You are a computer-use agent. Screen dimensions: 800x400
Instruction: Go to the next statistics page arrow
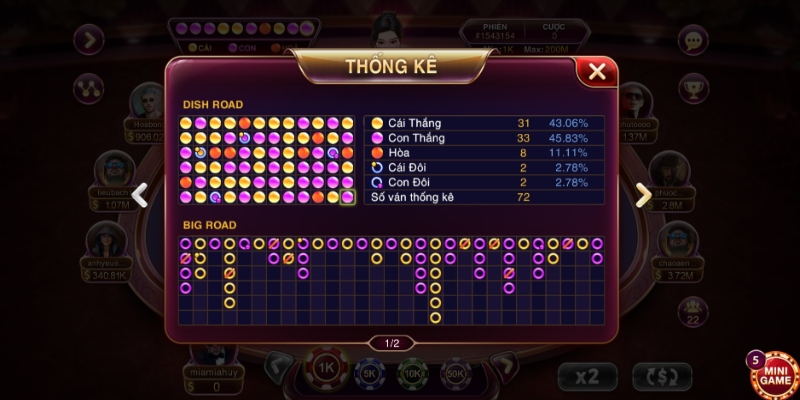pyautogui.click(x=643, y=195)
